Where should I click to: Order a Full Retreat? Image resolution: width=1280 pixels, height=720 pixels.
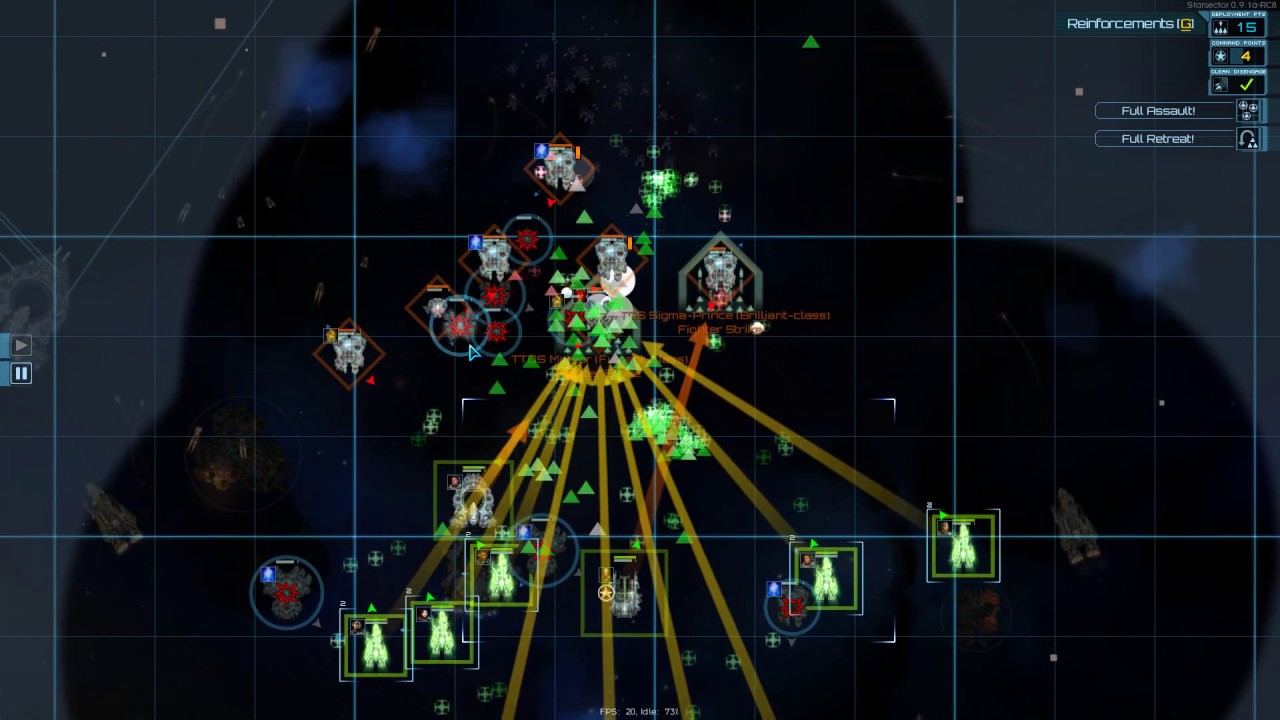(x=1158, y=139)
